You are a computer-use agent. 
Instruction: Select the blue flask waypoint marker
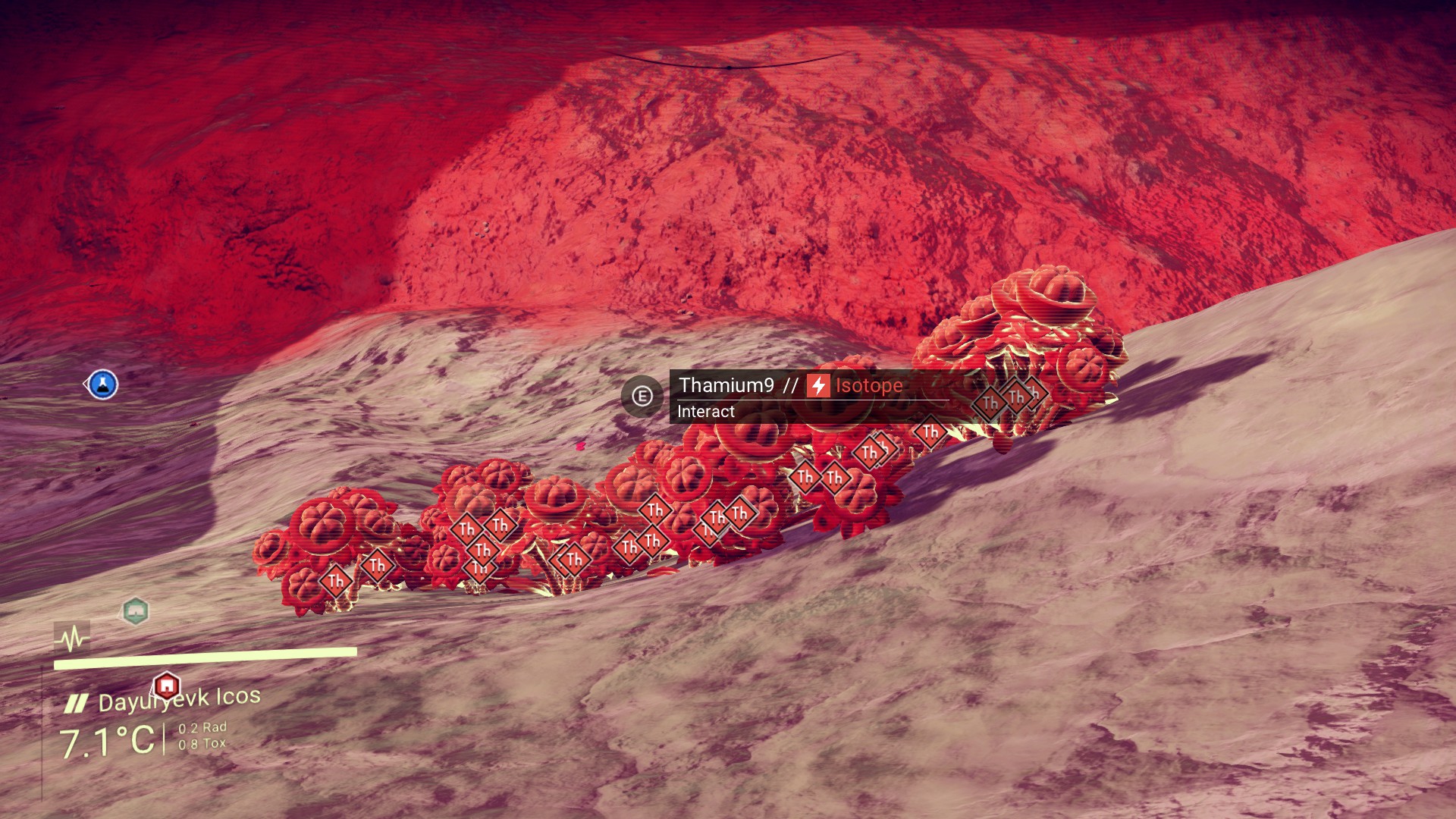coord(102,384)
